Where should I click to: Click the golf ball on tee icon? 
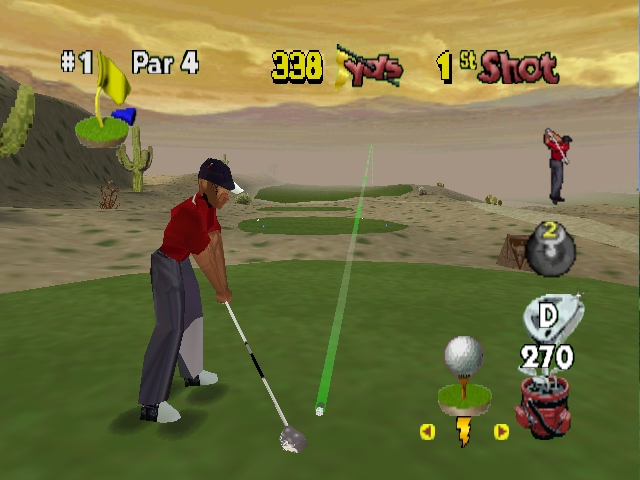coord(463,372)
